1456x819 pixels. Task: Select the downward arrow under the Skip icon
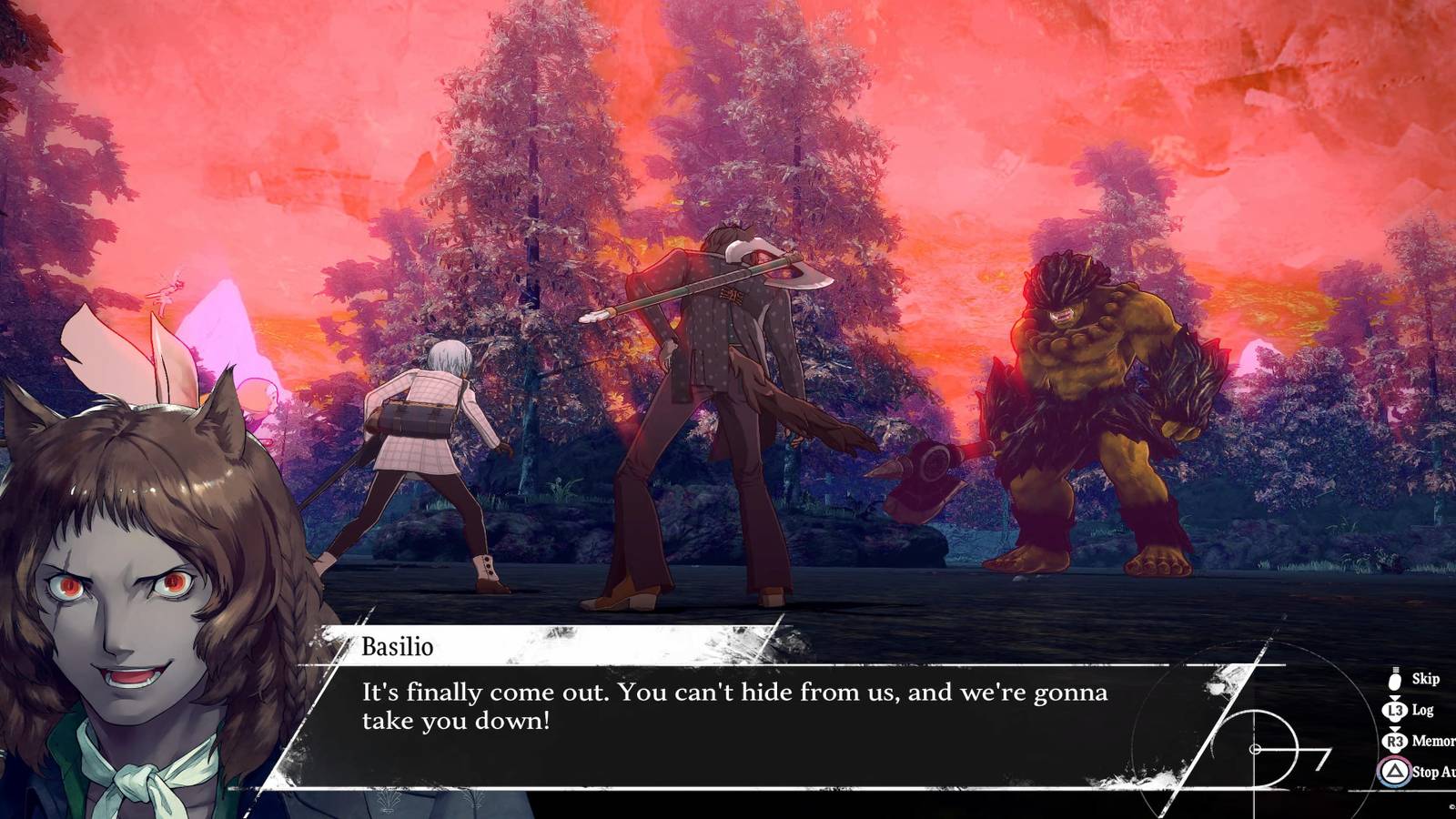tap(1394, 697)
